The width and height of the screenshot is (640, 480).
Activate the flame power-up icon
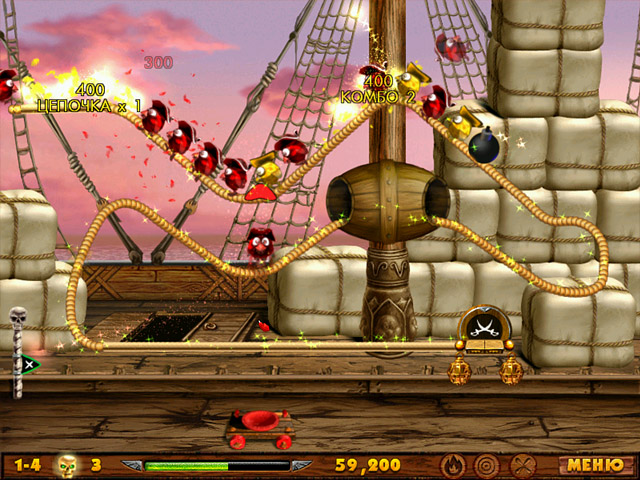point(453,465)
